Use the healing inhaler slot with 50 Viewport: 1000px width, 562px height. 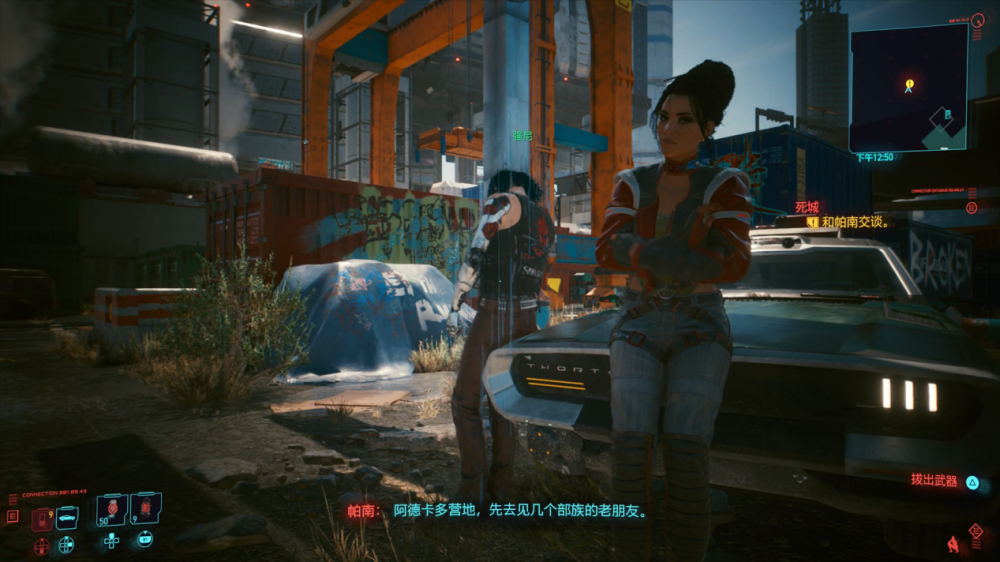click(111, 509)
